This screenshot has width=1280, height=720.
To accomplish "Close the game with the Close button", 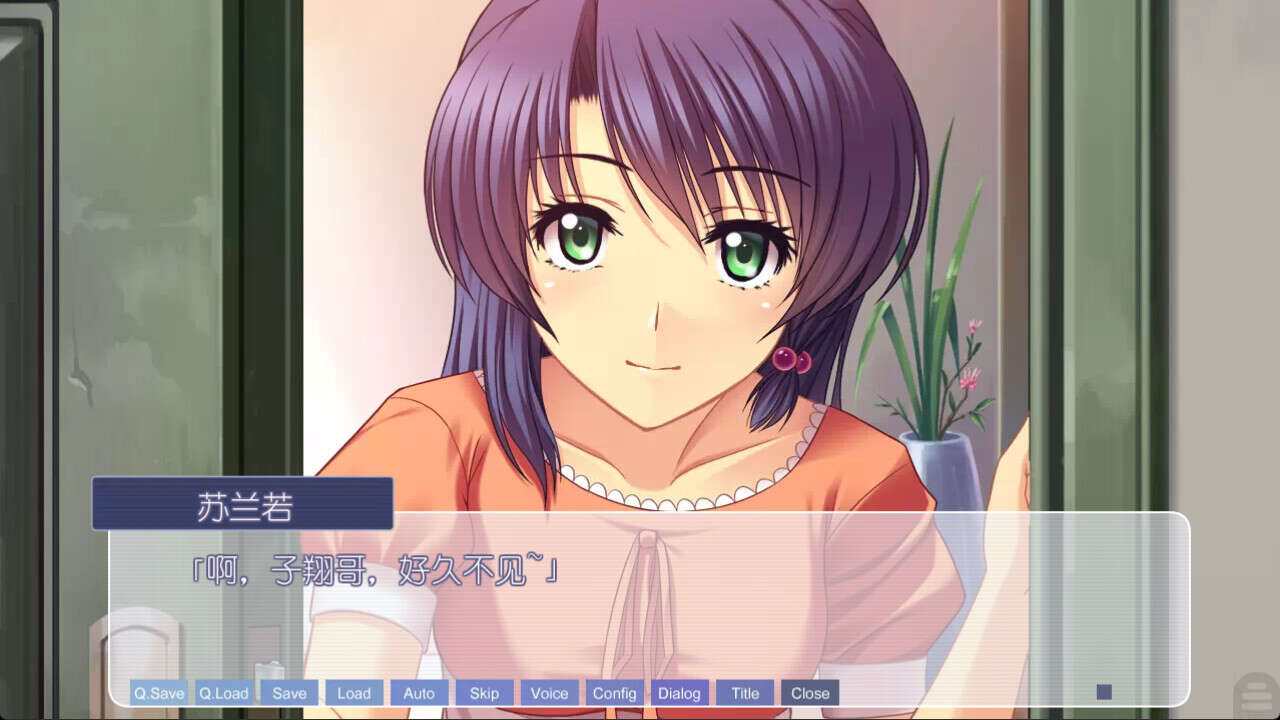I will click(809, 692).
